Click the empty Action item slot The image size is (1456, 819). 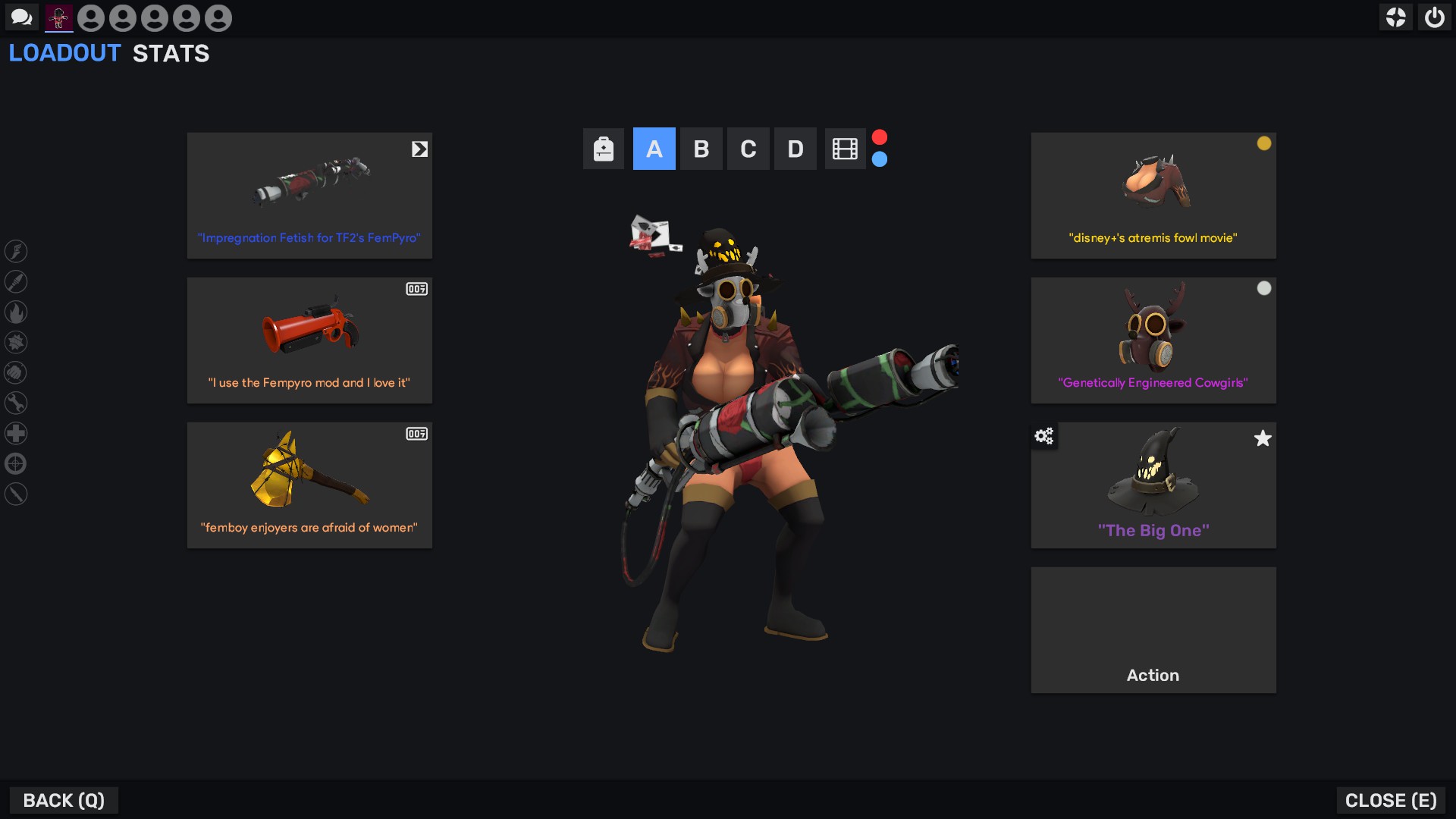click(x=1153, y=629)
